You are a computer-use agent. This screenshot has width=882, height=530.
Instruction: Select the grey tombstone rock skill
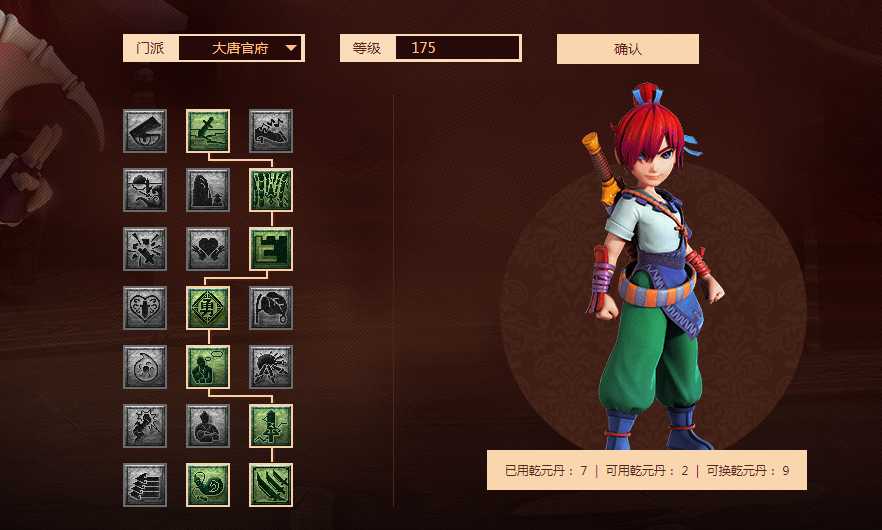point(208,190)
